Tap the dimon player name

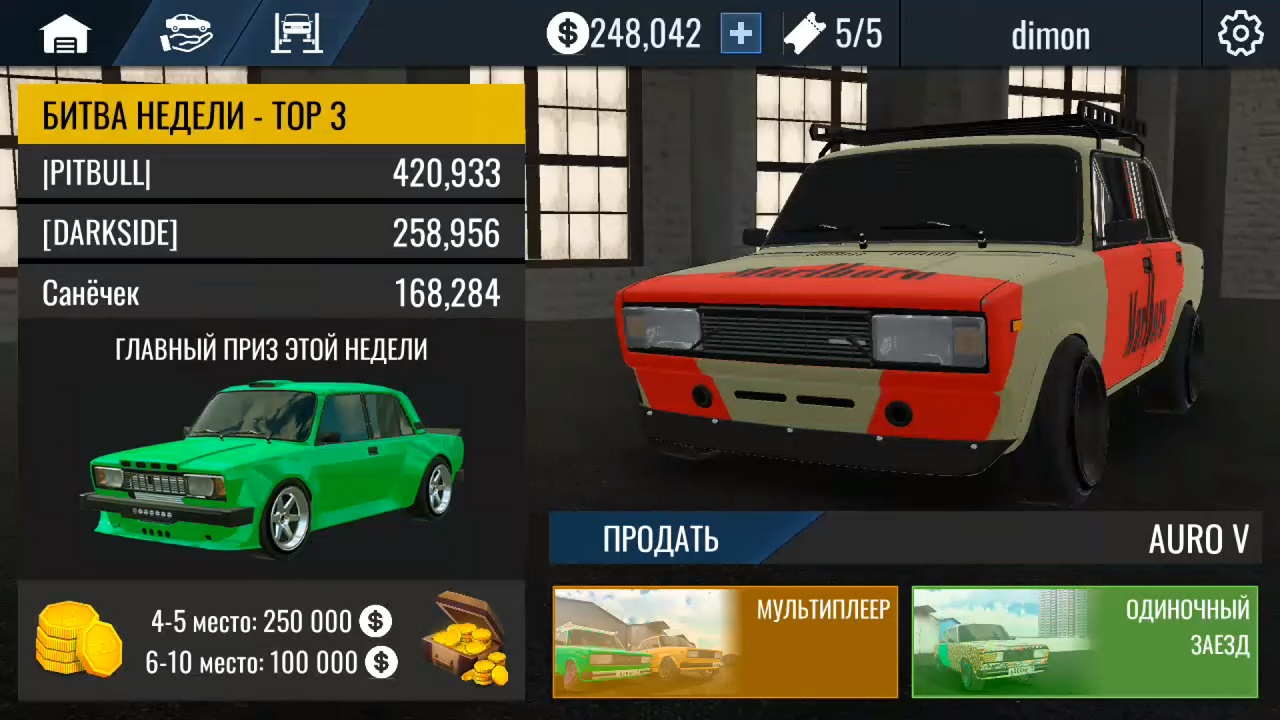[1050, 36]
